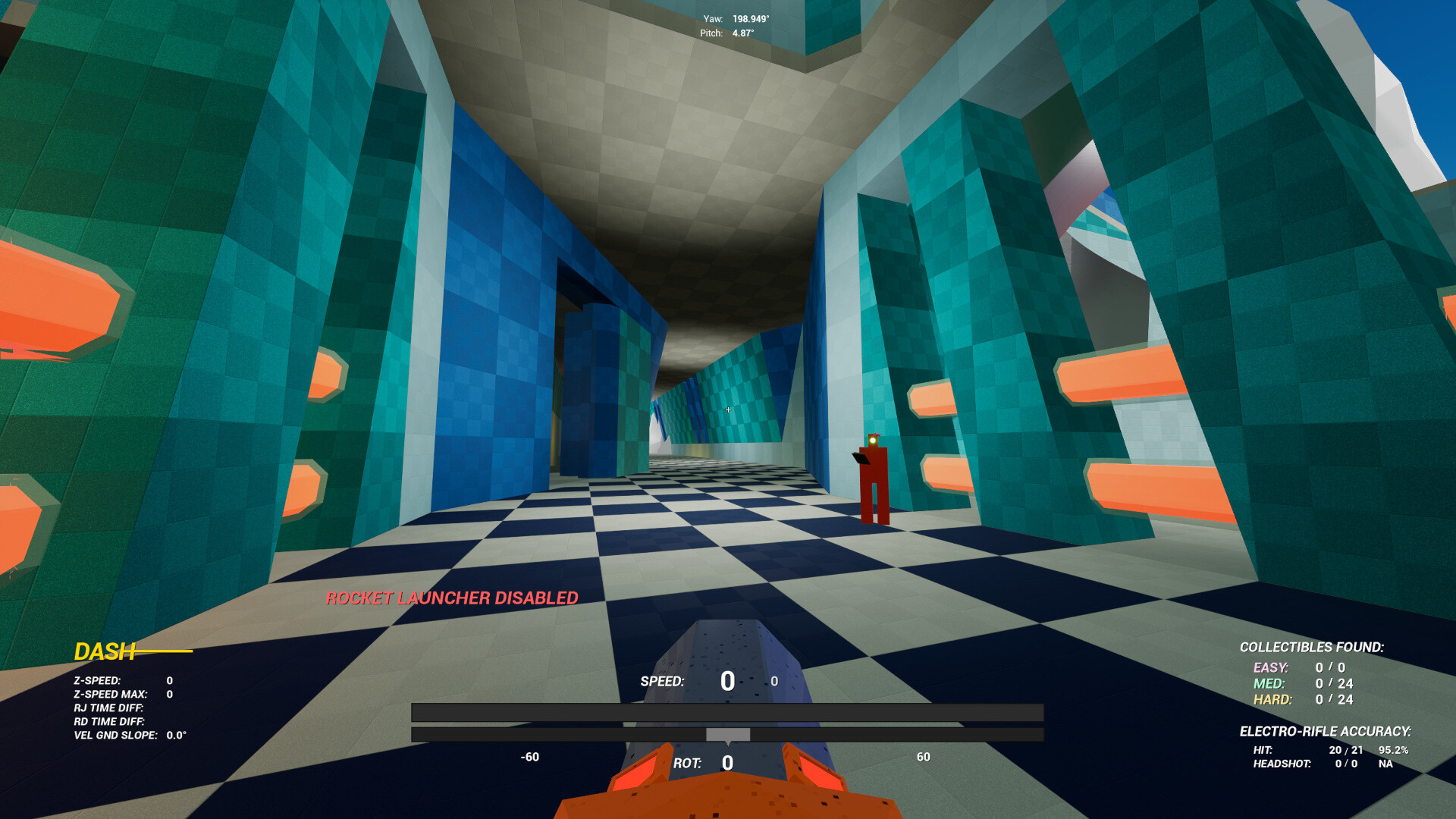The image size is (1456, 819).
Task: Click the red enemy character in hallway
Action: (x=874, y=478)
